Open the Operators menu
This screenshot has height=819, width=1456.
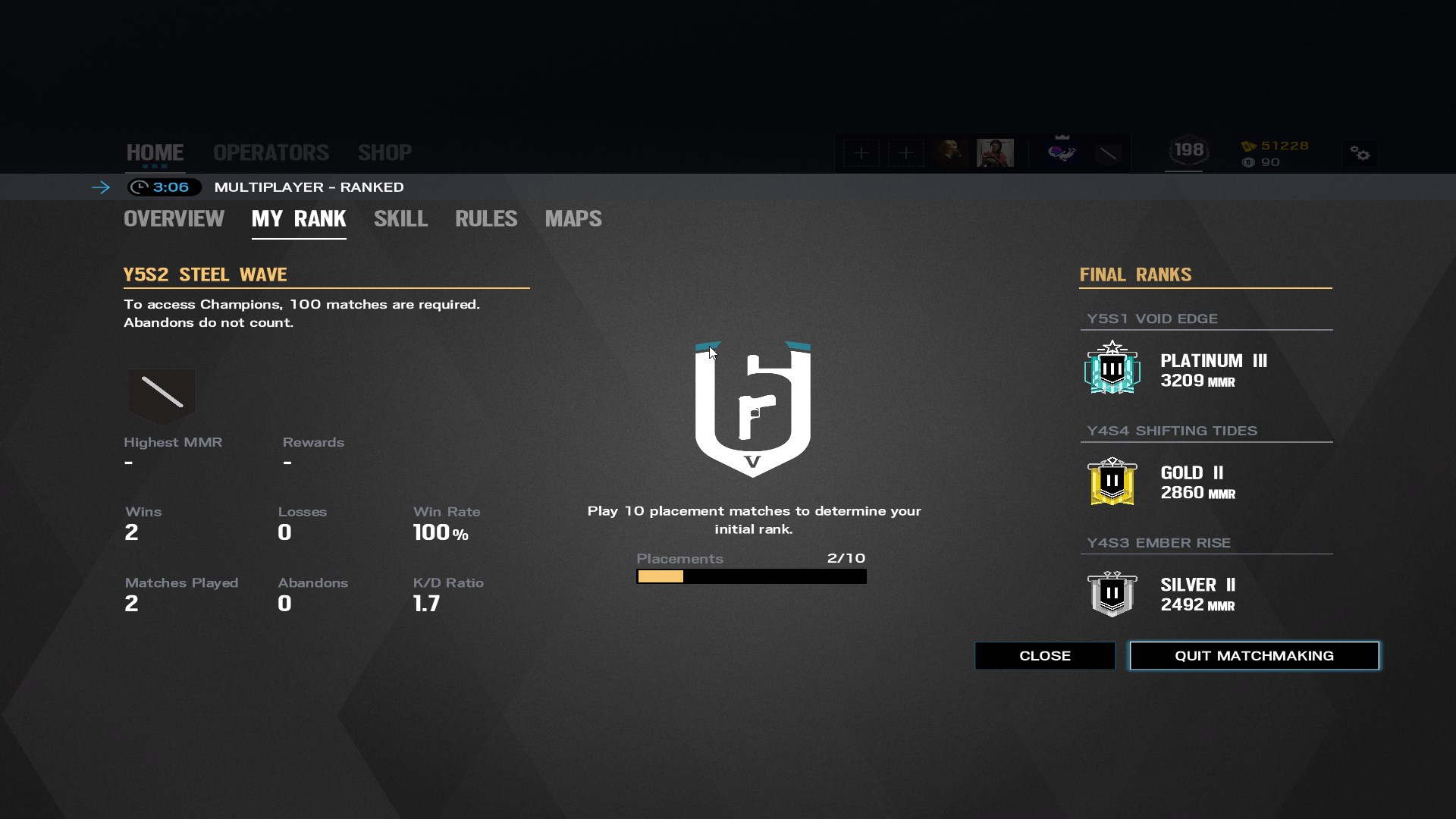coord(271,152)
